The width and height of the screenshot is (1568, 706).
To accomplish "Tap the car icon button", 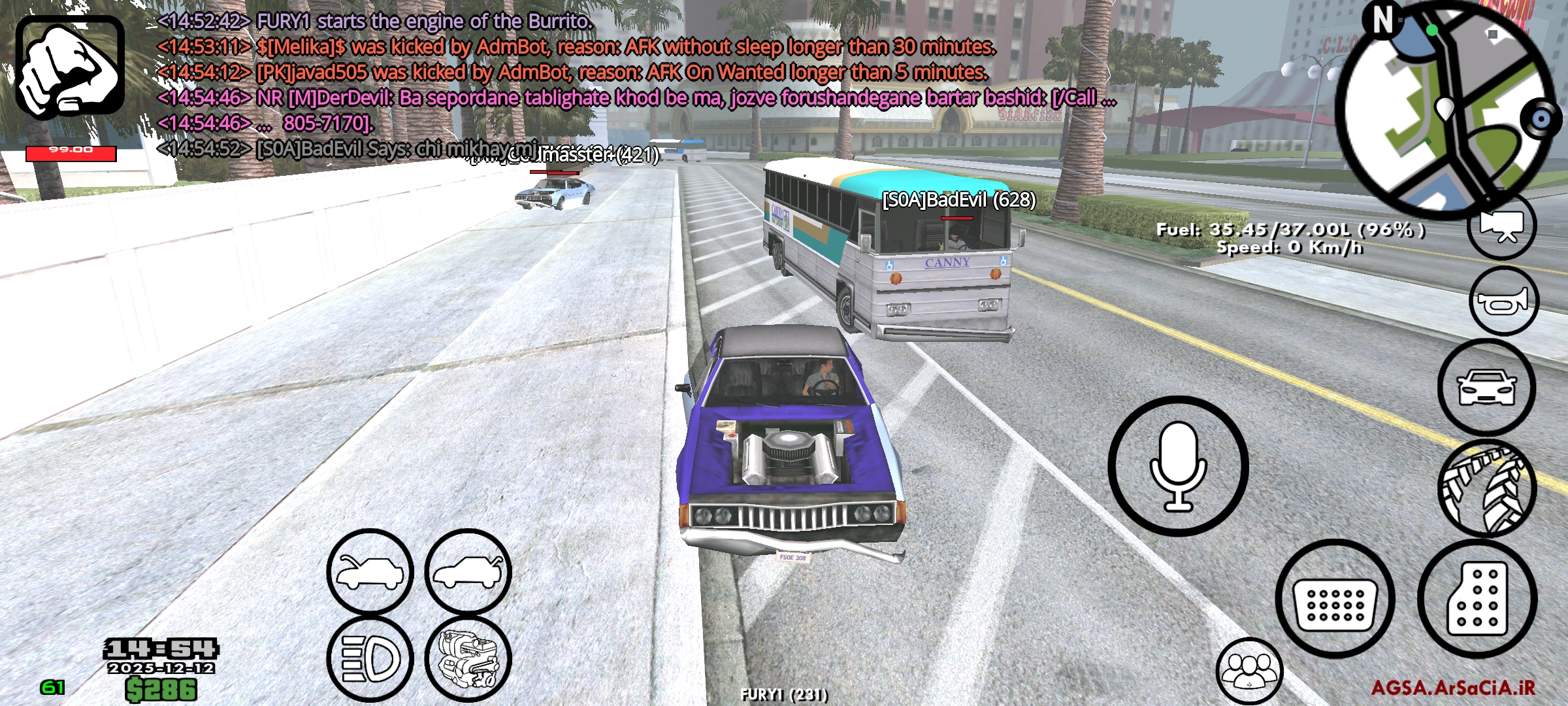I will pyautogui.click(x=1486, y=388).
